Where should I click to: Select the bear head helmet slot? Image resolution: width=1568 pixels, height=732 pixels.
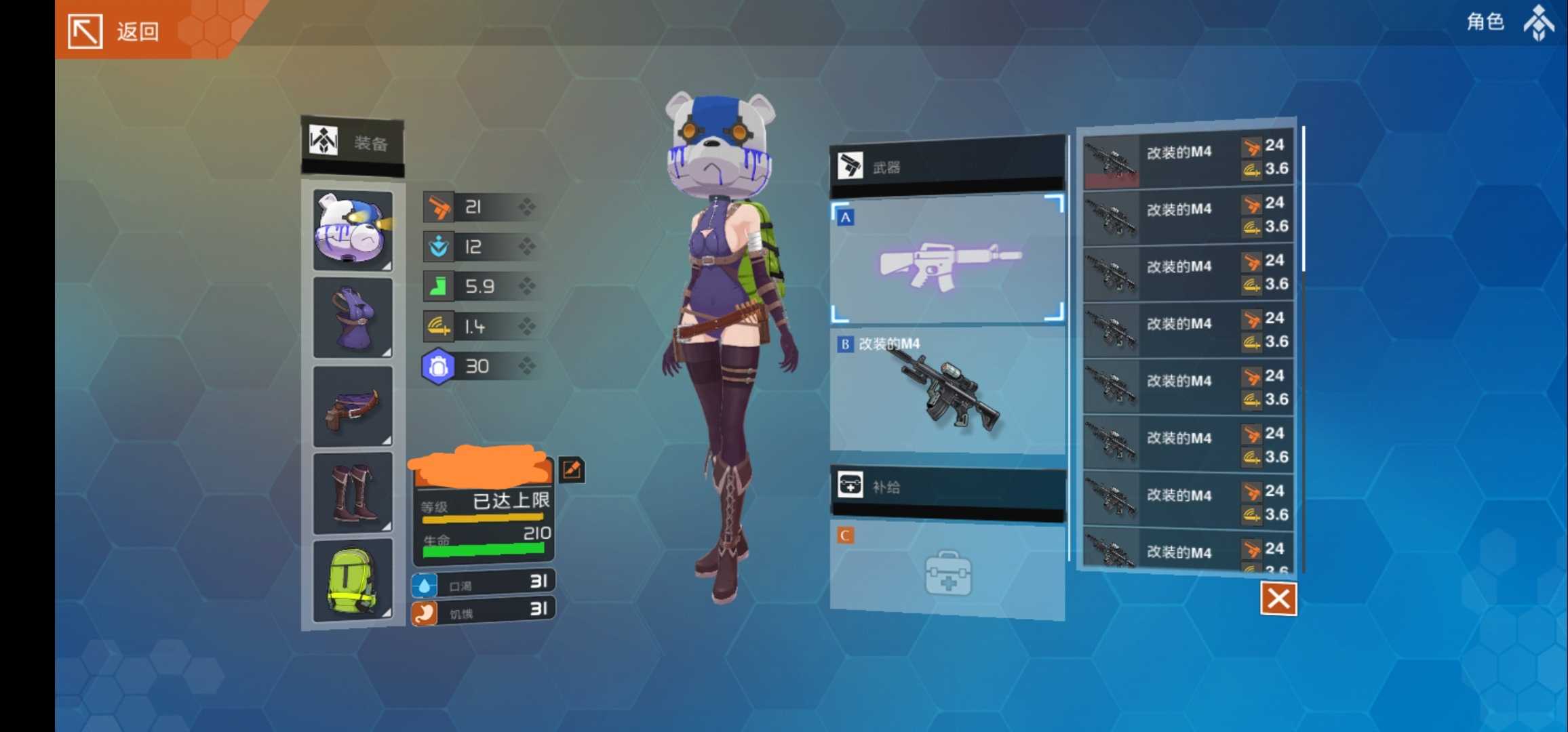click(x=353, y=230)
